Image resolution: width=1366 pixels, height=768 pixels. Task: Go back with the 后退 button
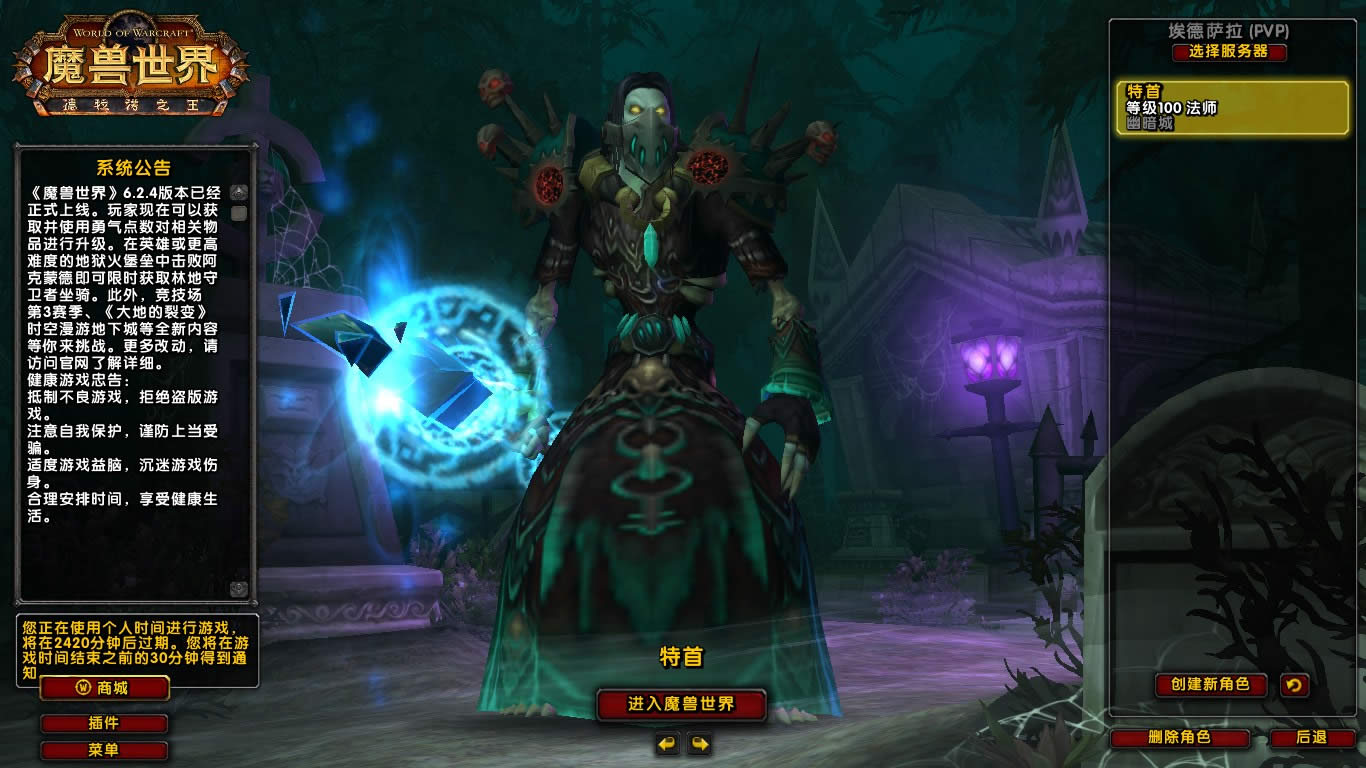(1311, 738)
